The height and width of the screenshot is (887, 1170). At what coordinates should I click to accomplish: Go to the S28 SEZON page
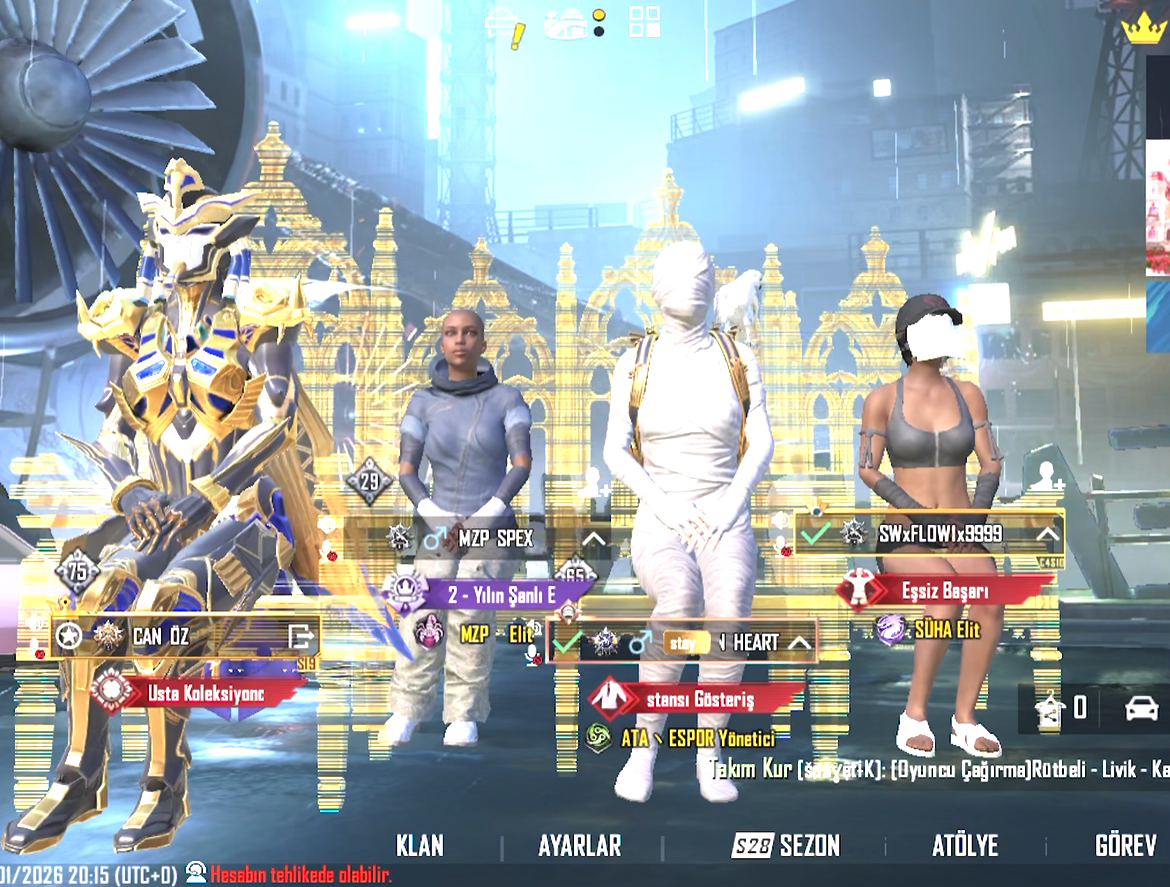click(786, 845)
